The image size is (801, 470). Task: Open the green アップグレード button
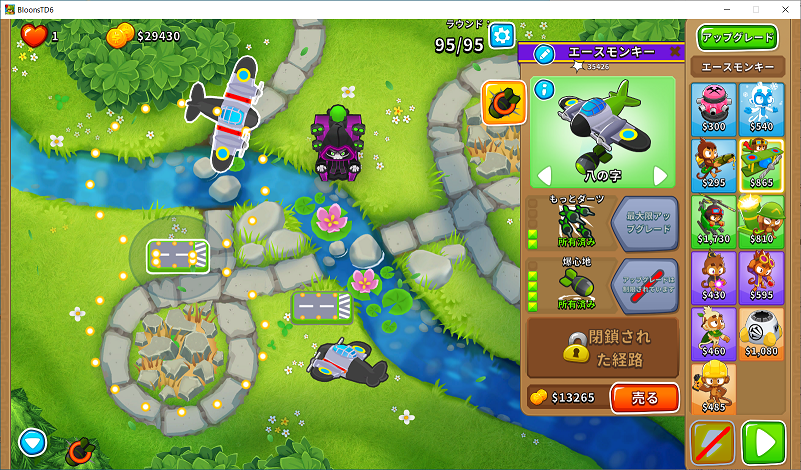coord(737,38)
